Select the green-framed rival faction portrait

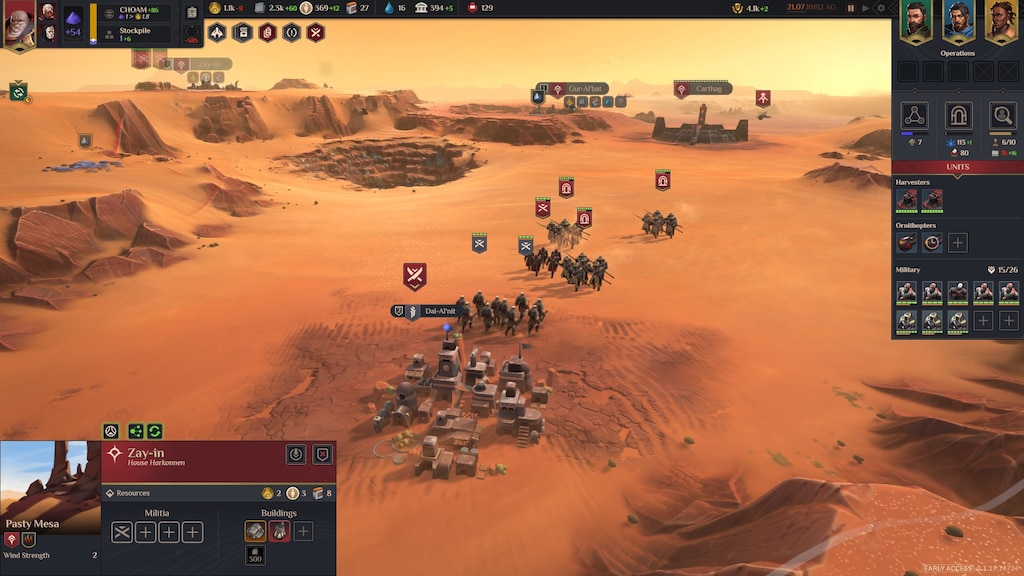click(915, 20)
